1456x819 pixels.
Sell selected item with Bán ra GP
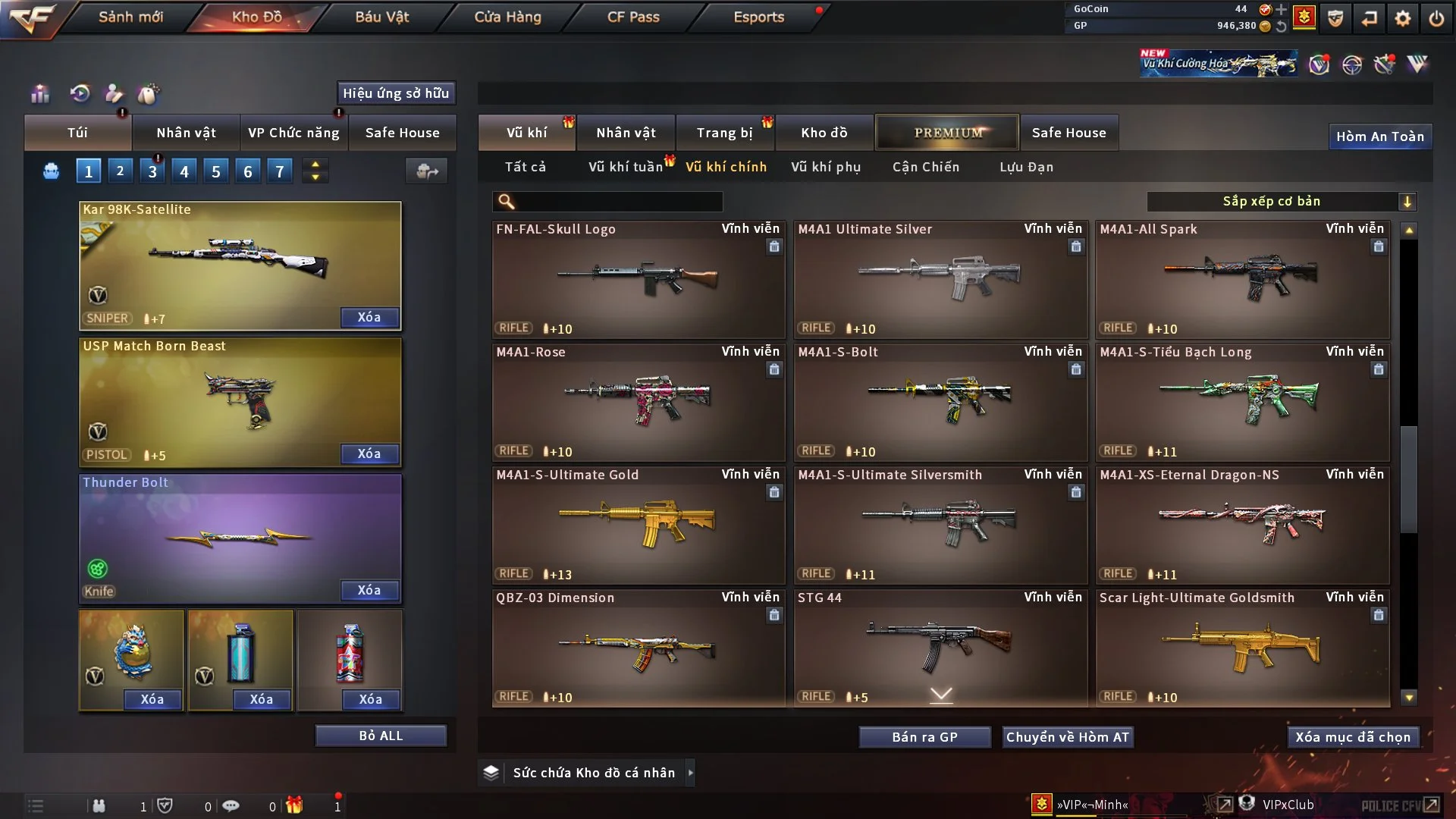coord(924,737)
